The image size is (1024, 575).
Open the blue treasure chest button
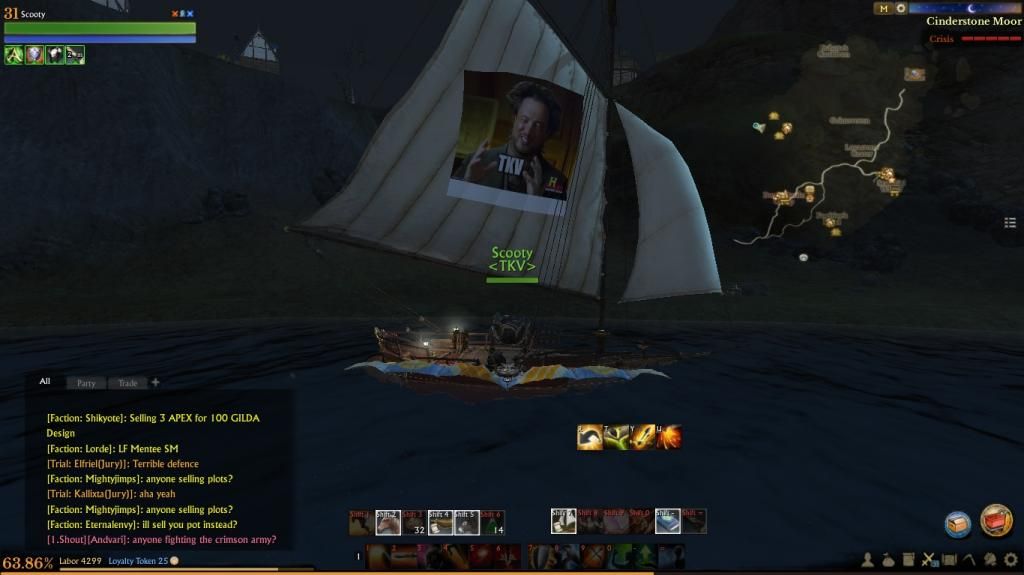click(958, 523)
